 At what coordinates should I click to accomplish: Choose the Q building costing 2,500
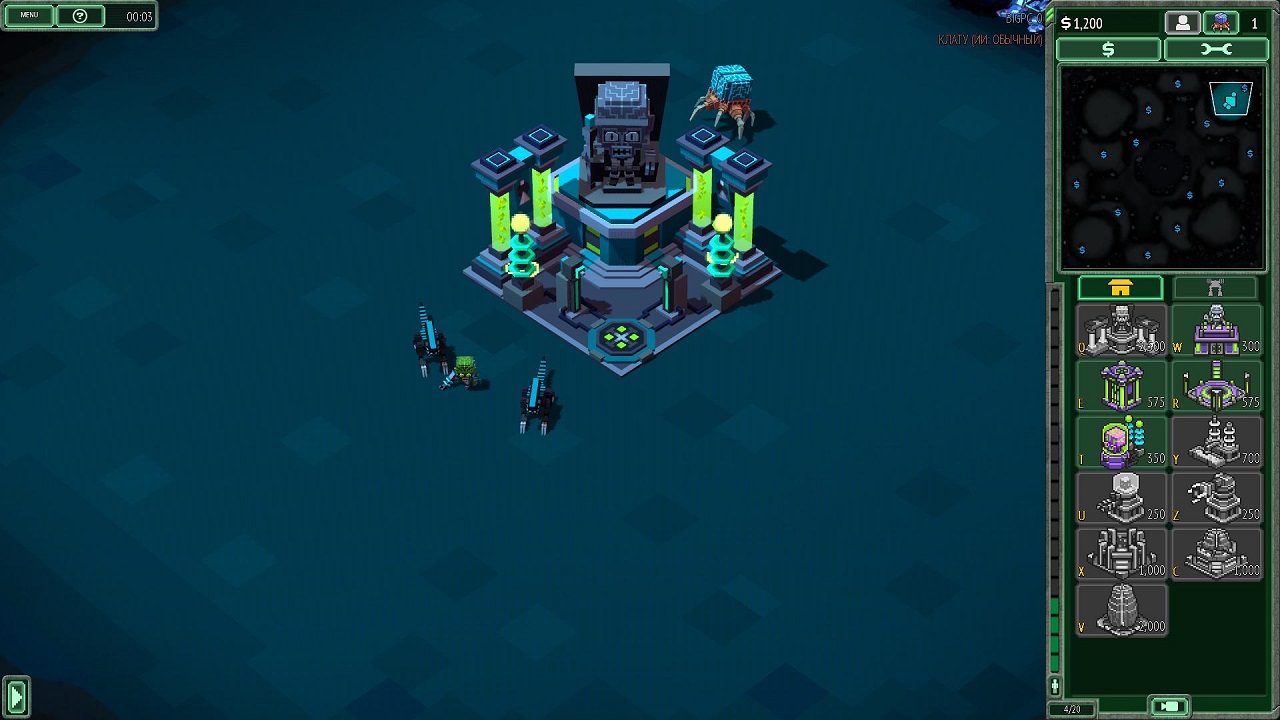(1121, 330)
